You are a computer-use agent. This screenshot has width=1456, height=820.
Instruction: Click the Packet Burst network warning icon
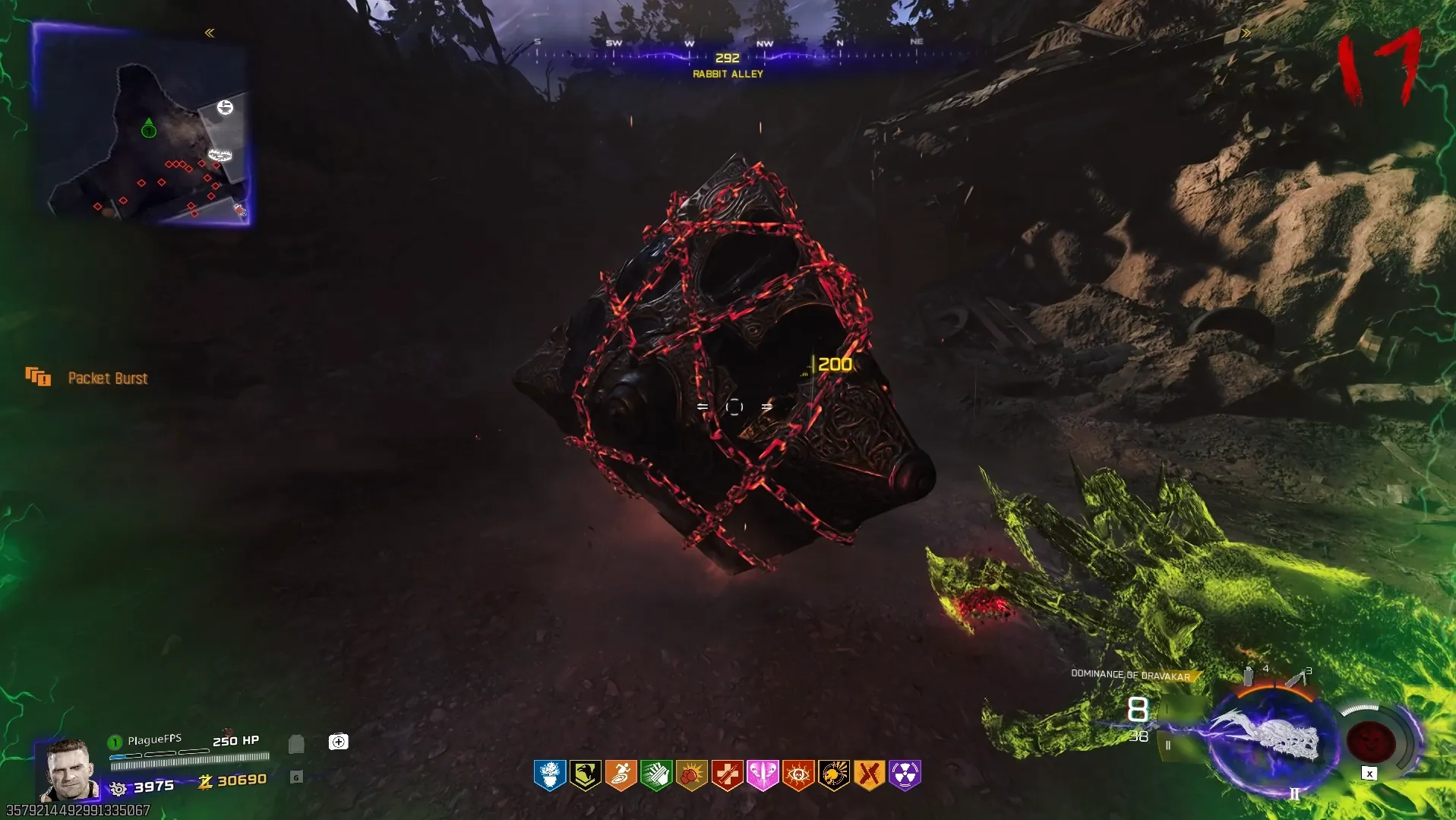tap(37, 376)
